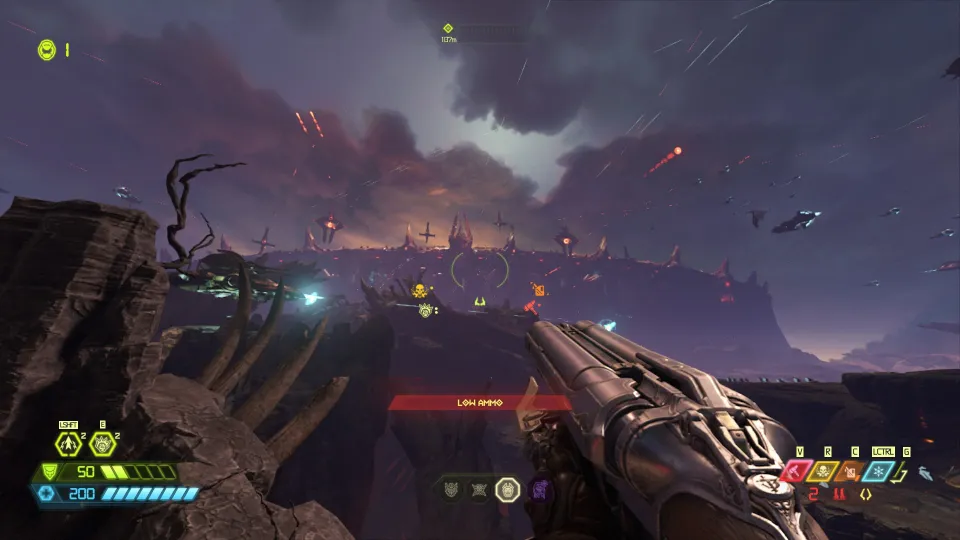The height and width of the screenshot is (540, 960).
Task: Choose the highlighted weapon mod icon
Action: pyautogui.click(x=508, y=490)
